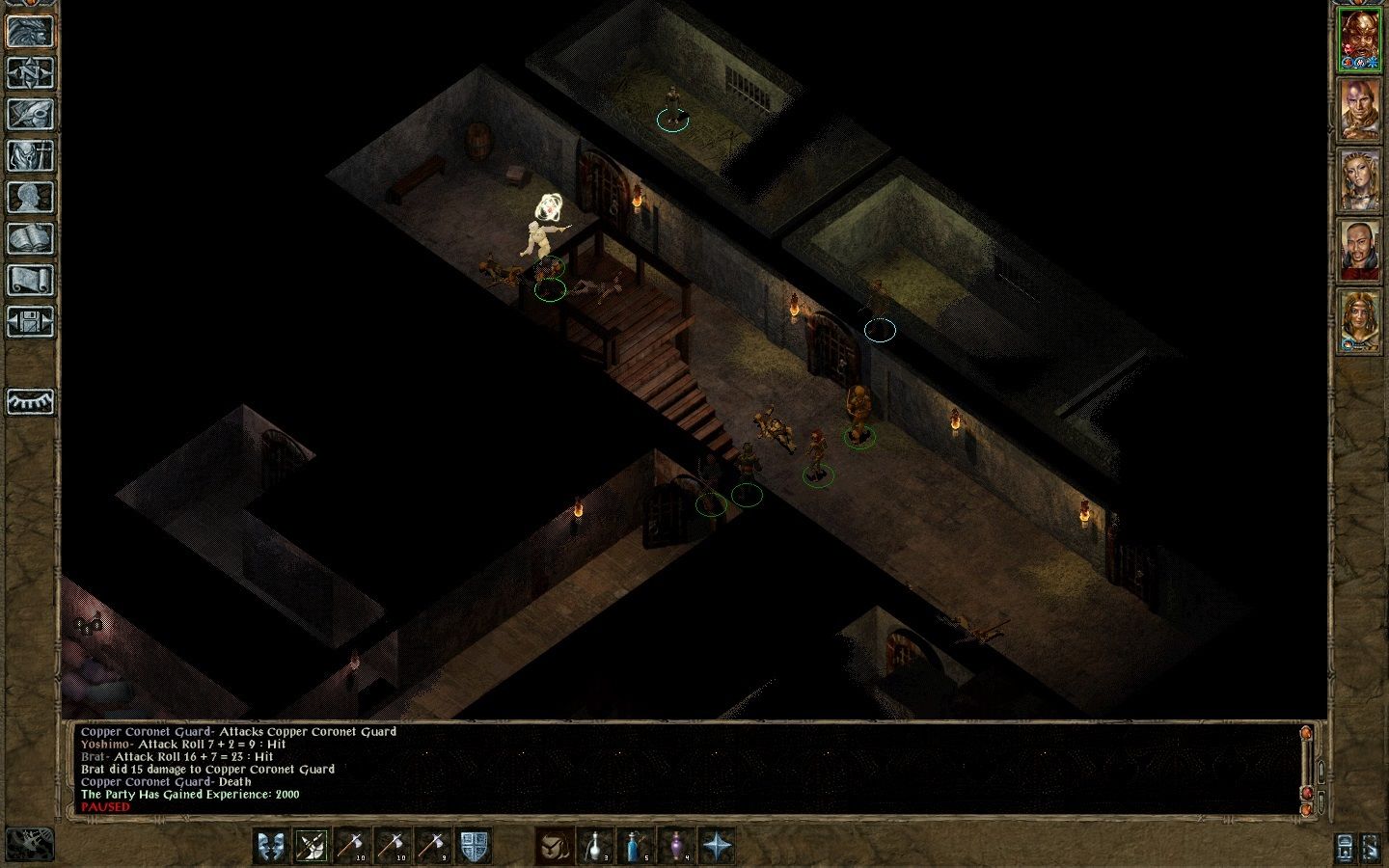Toggle party AI with the hand button
This screenshot has height=868, width=1389.
[32, 842]
